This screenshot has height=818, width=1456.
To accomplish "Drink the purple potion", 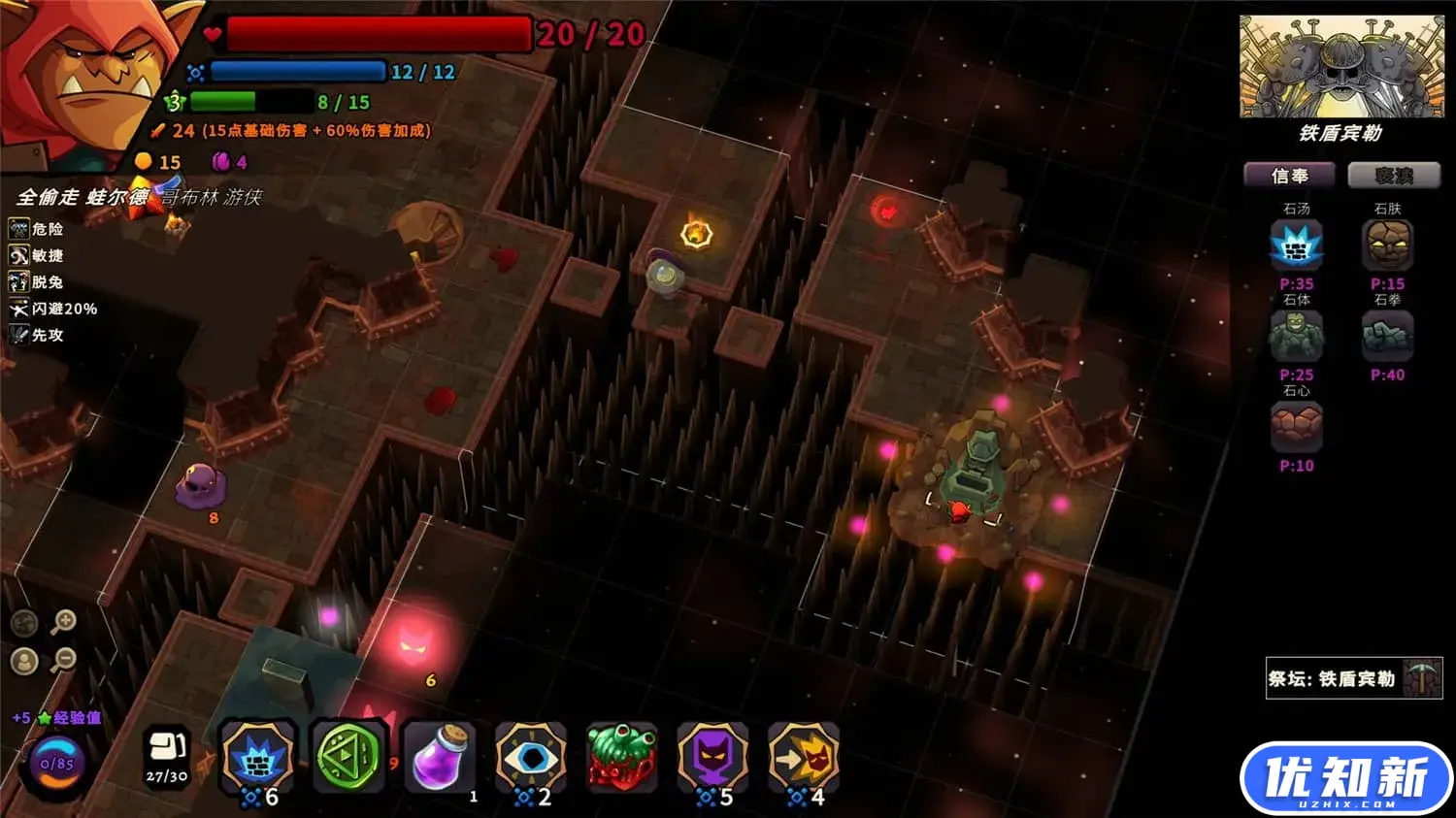I will click(440, 759).
